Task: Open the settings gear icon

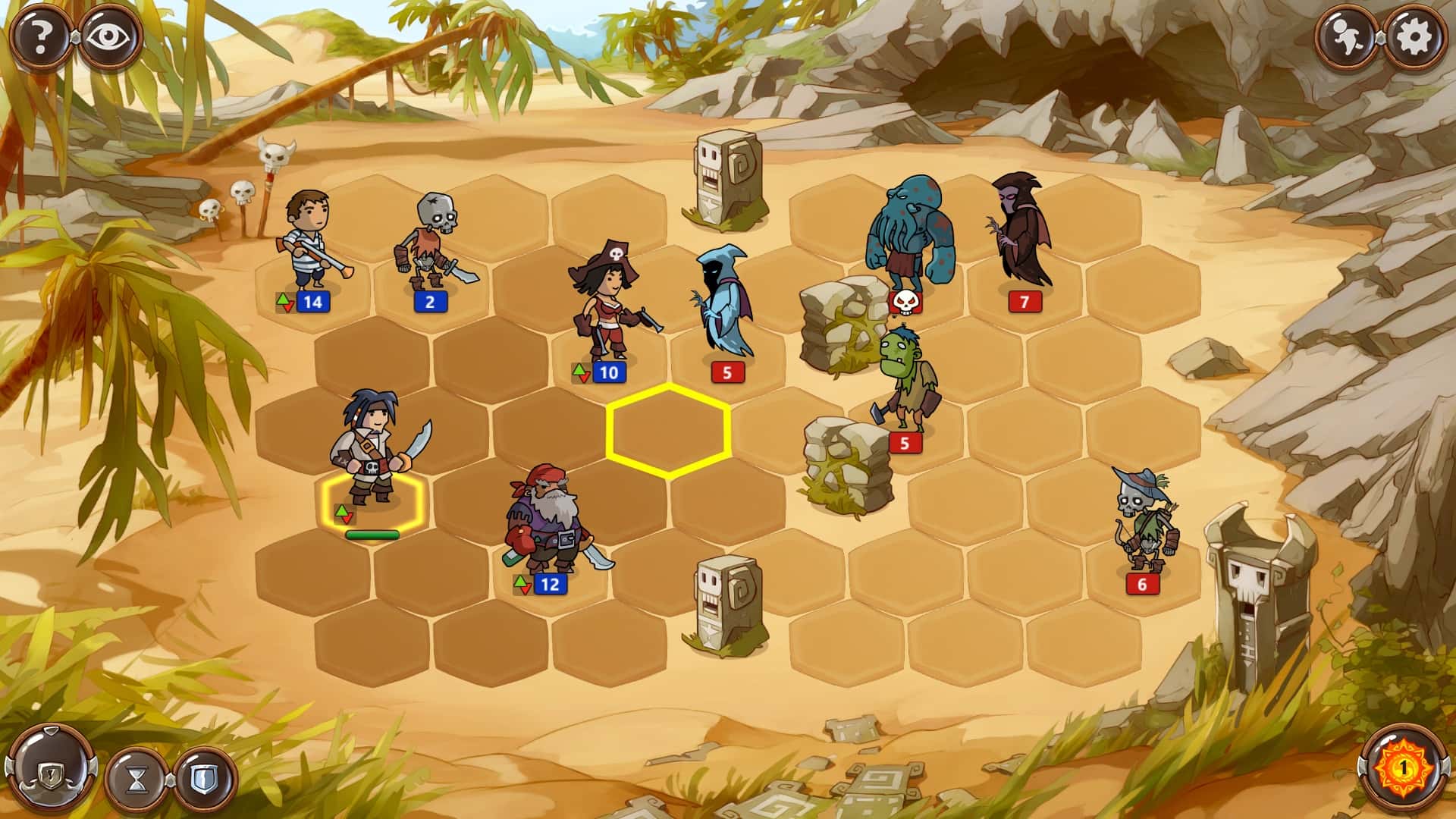Action: click(1415, 34)
